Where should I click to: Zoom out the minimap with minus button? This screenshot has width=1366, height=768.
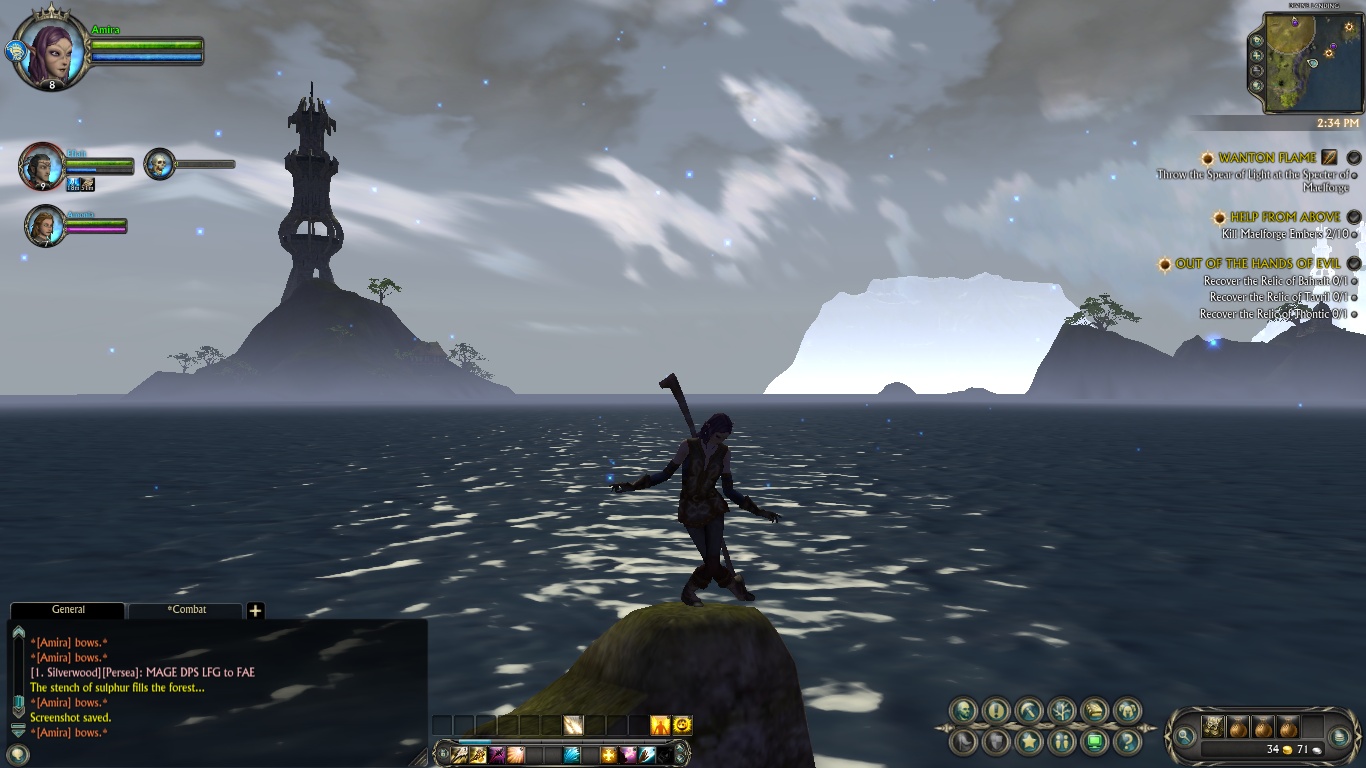point(1257,70)
